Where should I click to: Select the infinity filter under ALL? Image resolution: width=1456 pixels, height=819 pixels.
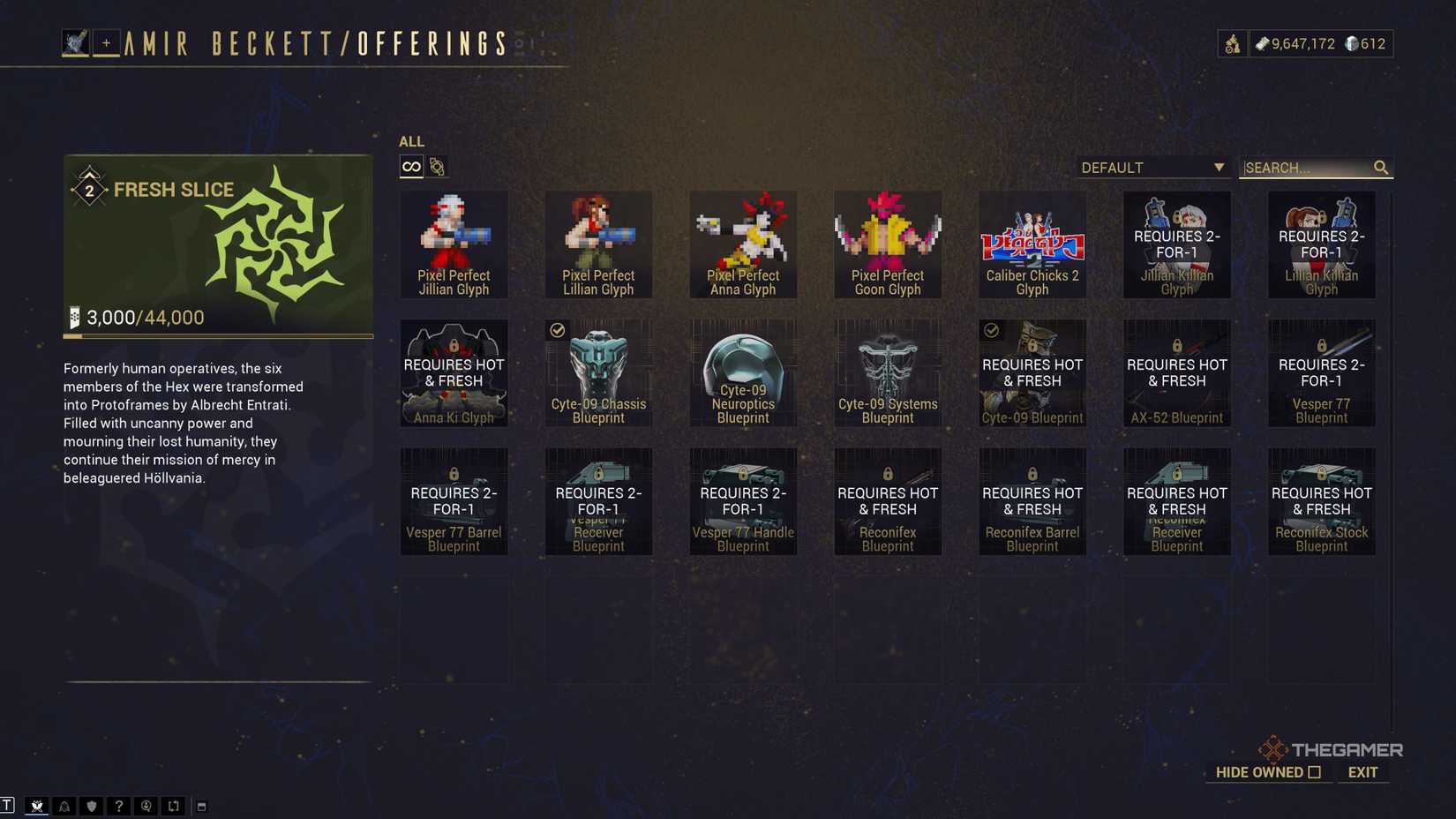point(410,166)
